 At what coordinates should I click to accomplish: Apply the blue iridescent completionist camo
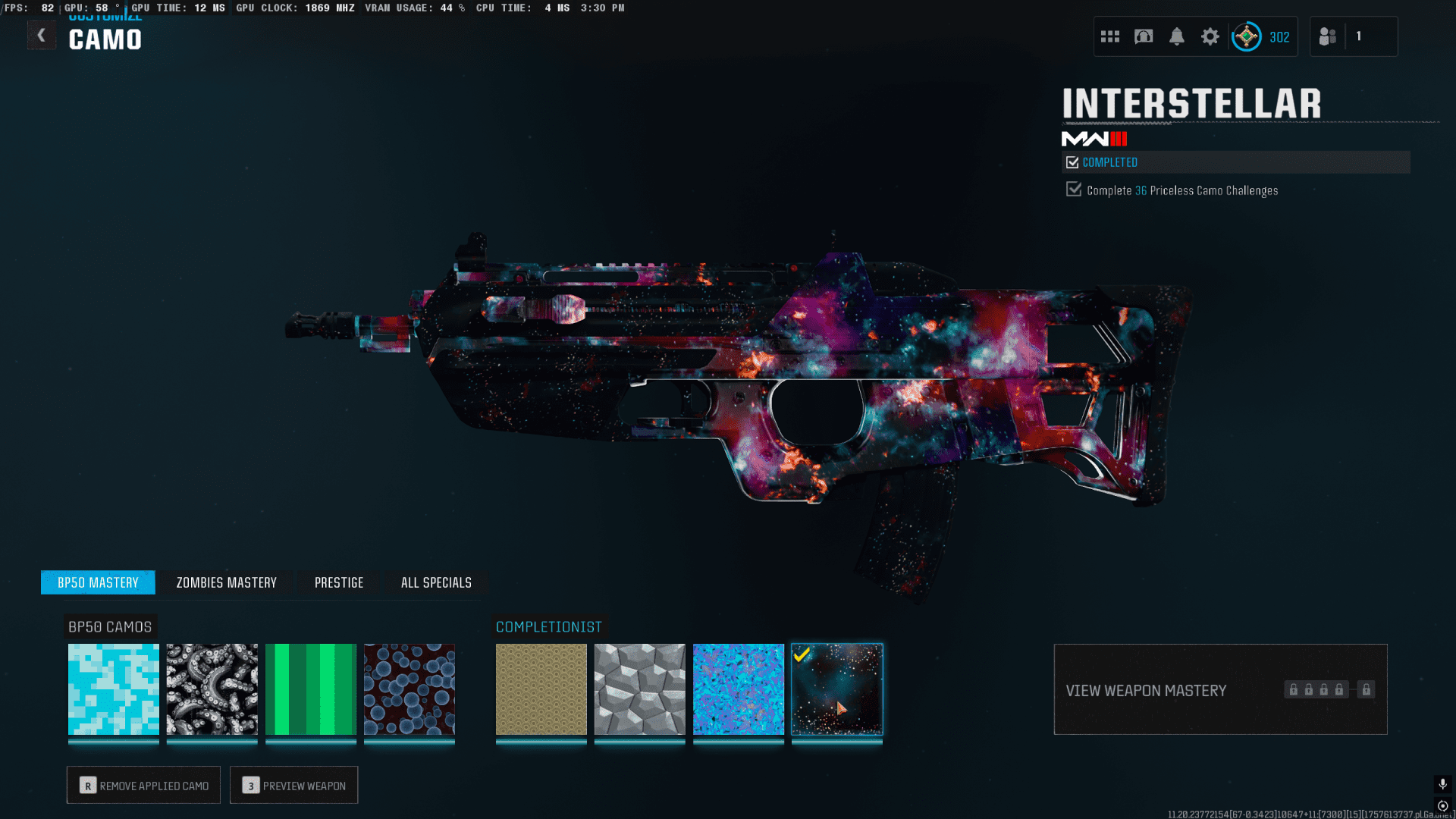click(739, 689)
